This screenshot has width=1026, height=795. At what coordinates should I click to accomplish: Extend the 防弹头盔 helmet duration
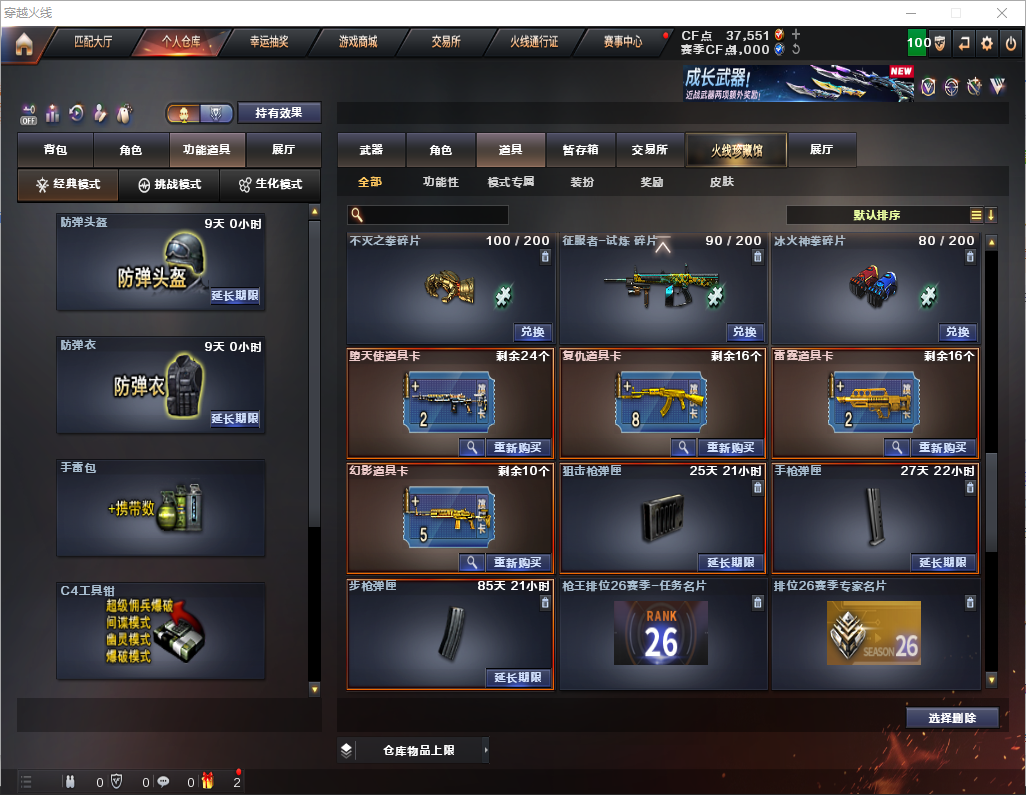[x=235, y=296]
